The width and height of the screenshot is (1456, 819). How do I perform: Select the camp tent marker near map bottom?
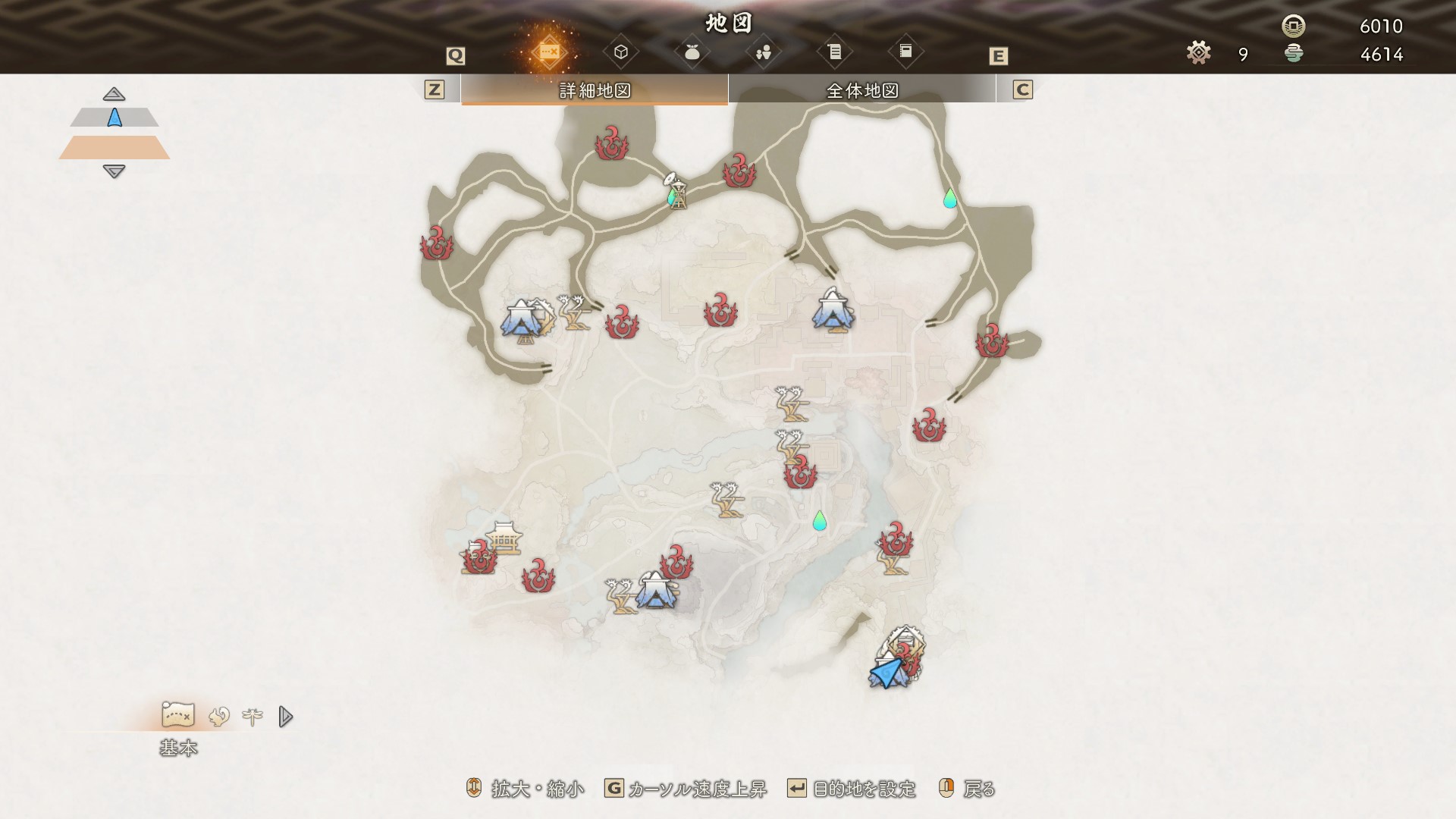[656, 591]
